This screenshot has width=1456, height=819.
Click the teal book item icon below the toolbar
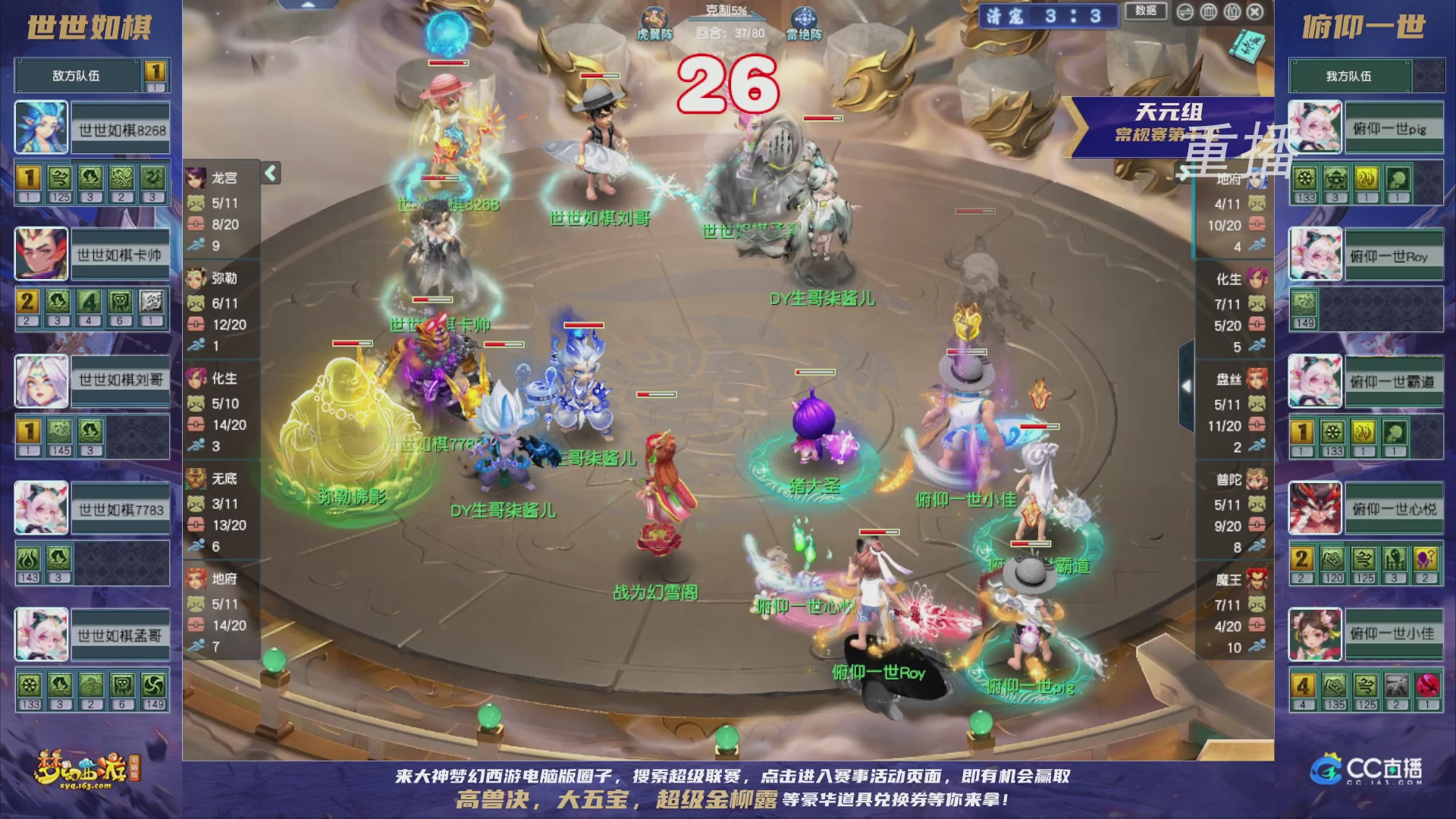pyautogui.click(x=1248, y=43)
